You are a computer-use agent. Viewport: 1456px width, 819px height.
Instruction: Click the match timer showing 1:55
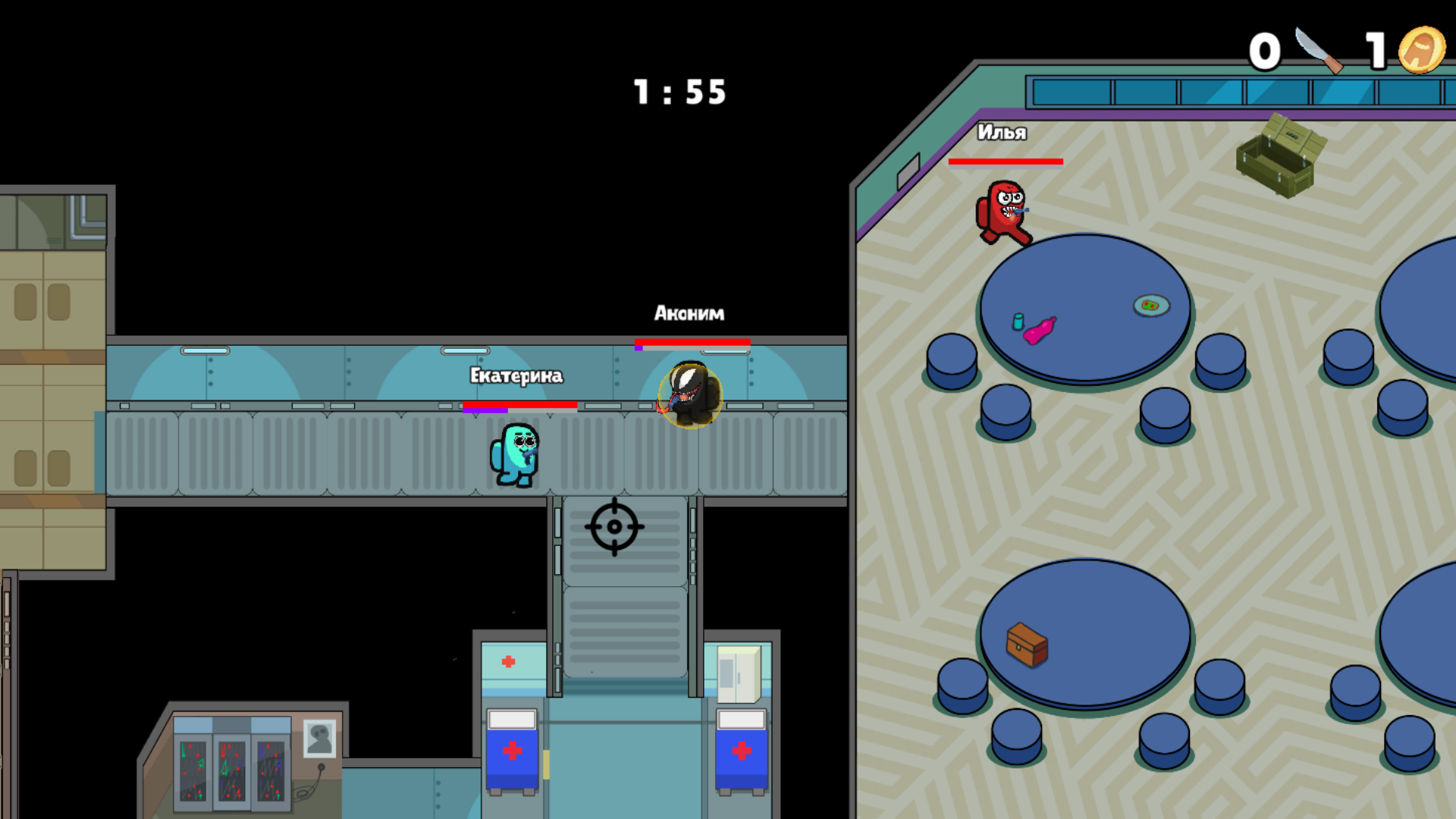pos(679,91)
